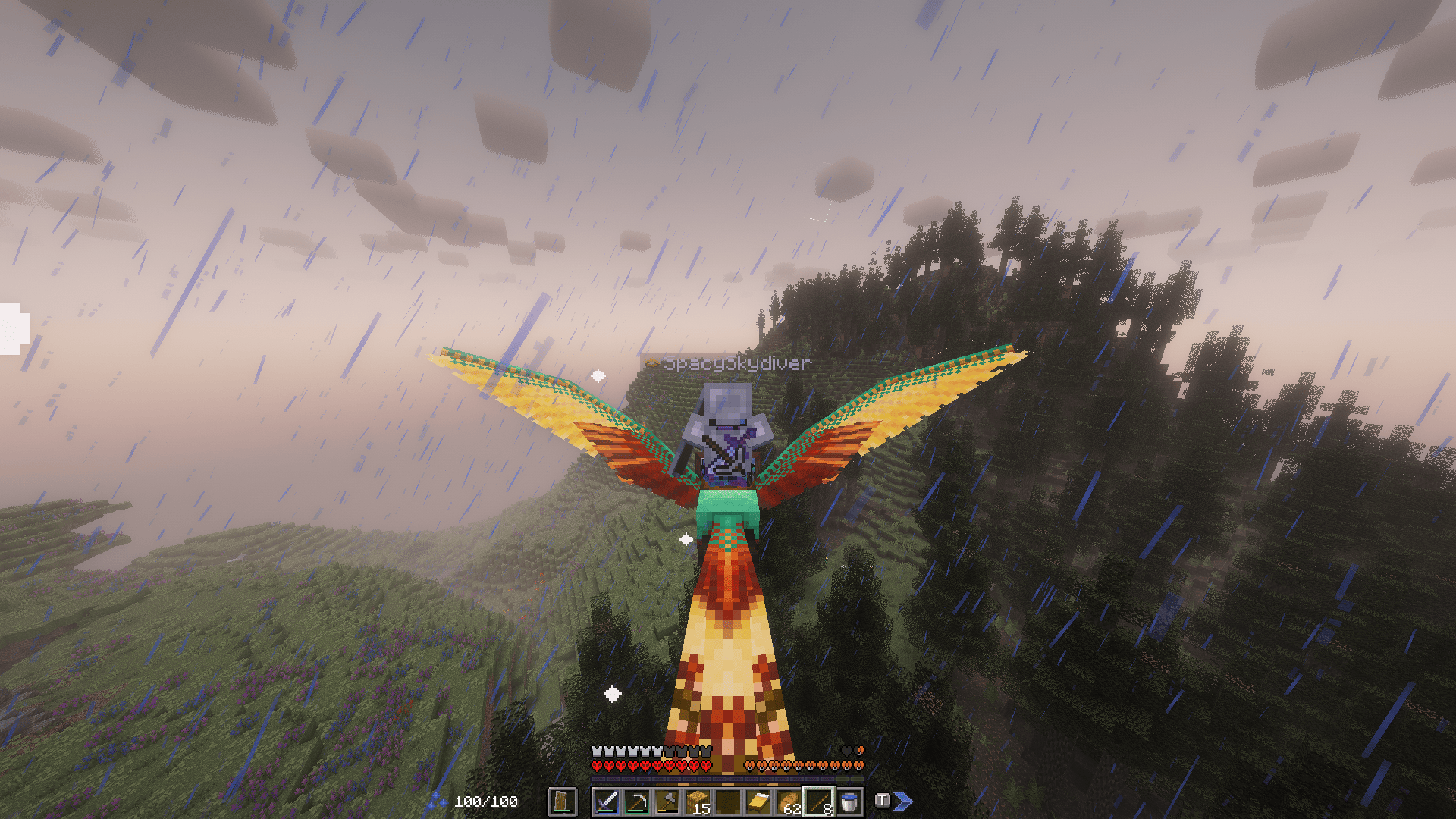Click the first red heart in the health bar
This screenshot has height=819, width=1456.
595,766
